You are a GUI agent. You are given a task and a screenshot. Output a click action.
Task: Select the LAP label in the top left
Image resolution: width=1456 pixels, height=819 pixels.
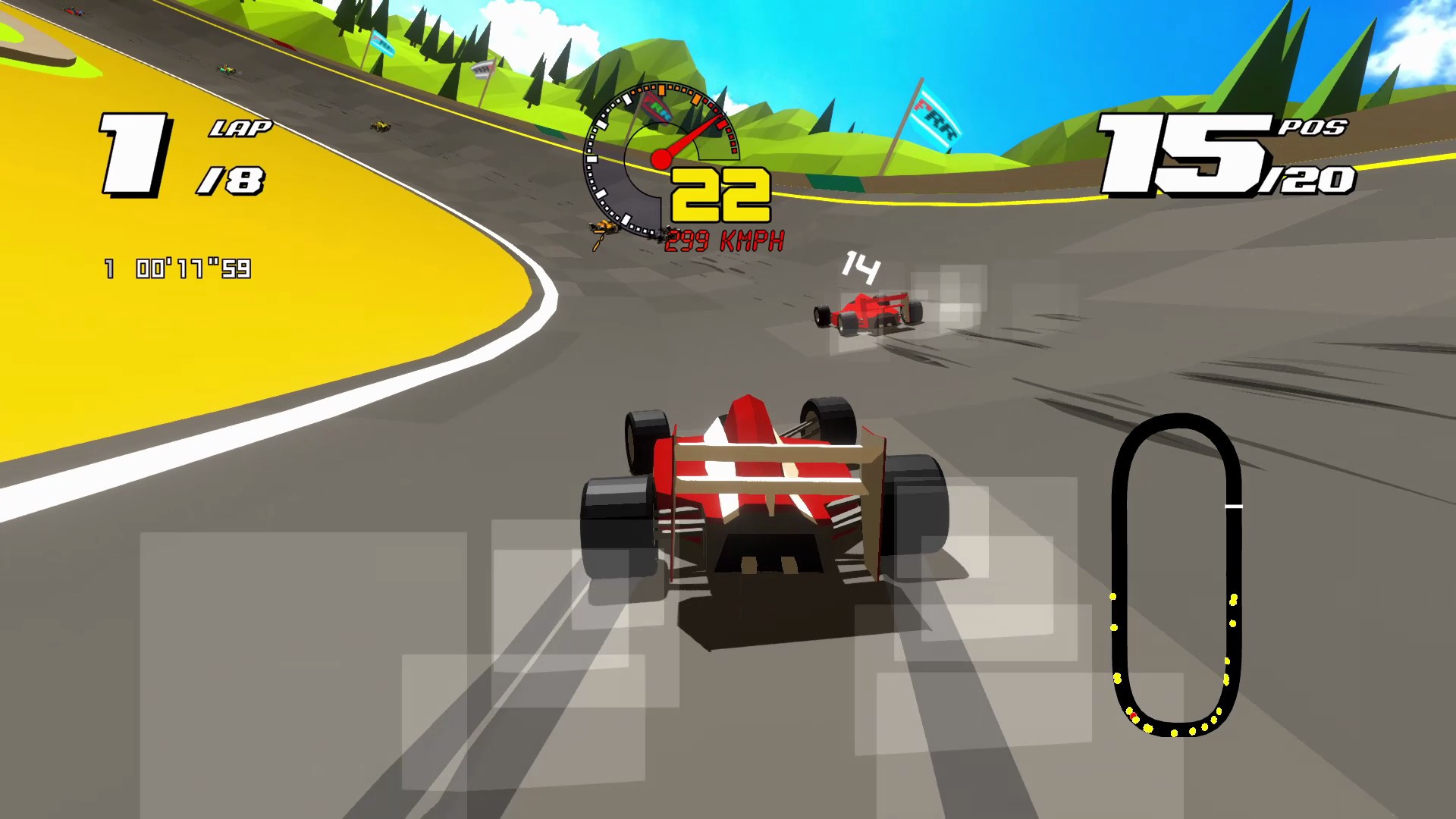coord(241,129)
